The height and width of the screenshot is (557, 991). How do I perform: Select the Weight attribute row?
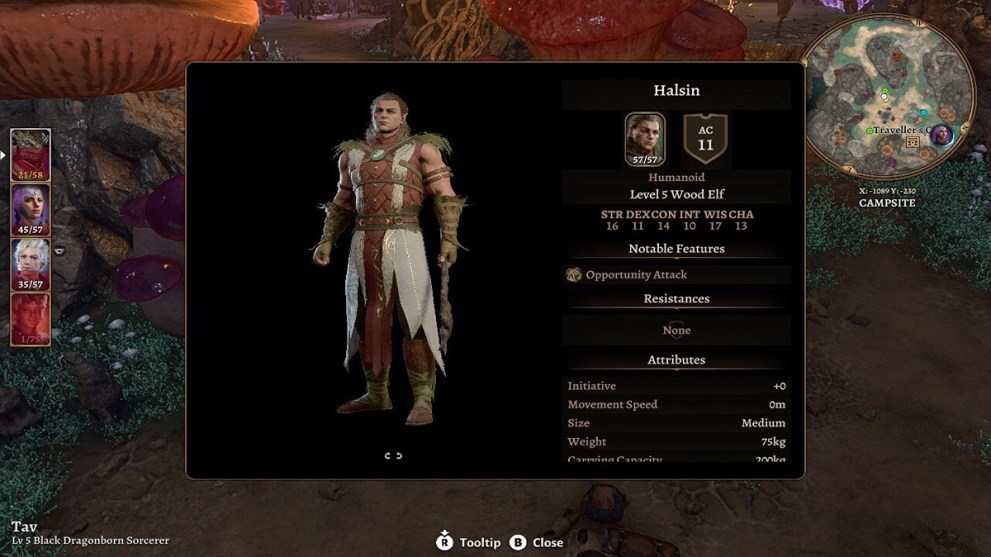(676, 442)
